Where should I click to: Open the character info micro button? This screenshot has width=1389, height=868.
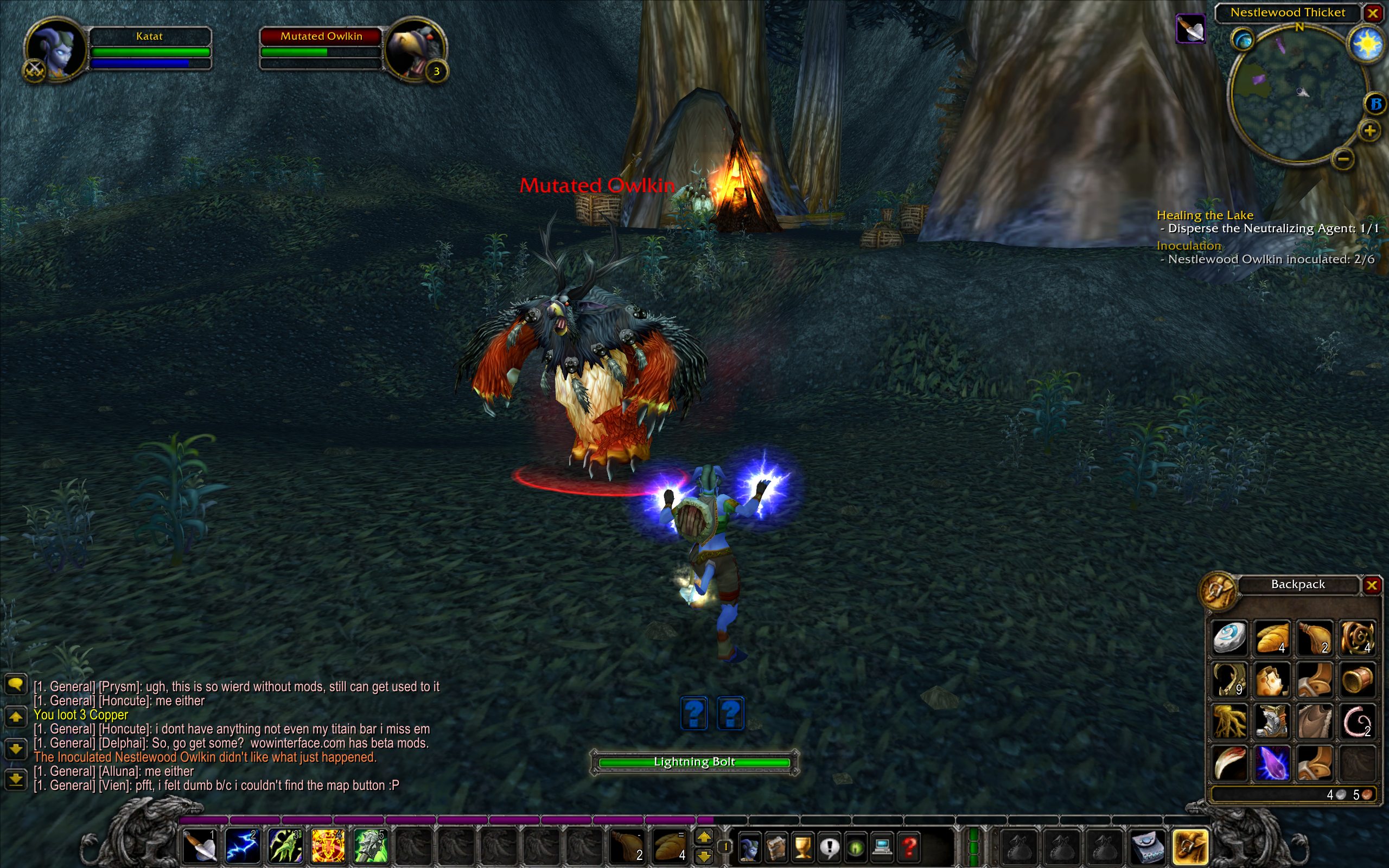[749, 847]
